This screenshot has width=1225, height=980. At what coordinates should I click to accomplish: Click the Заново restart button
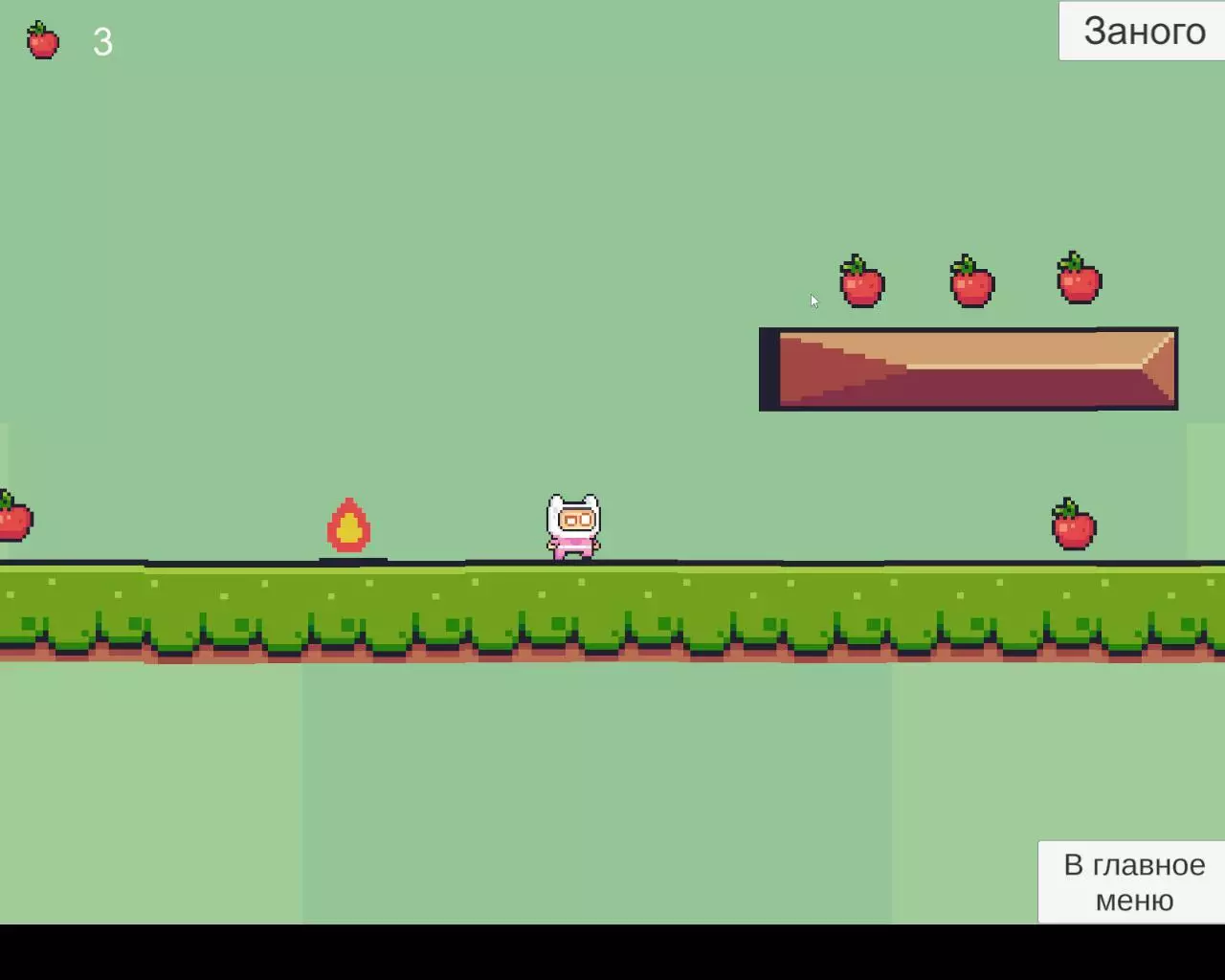[1143, 32]
